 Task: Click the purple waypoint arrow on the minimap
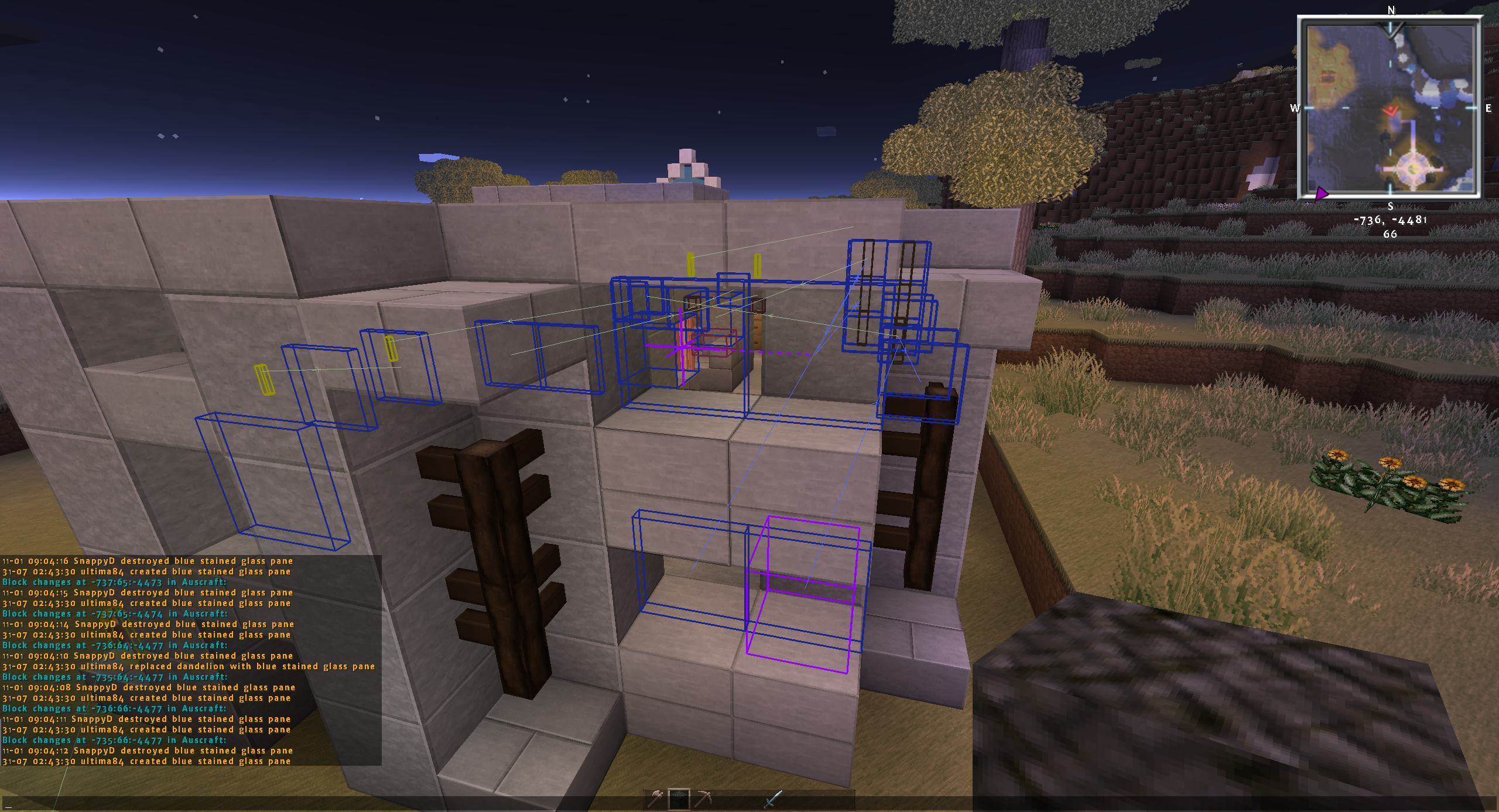point(1321,193)
